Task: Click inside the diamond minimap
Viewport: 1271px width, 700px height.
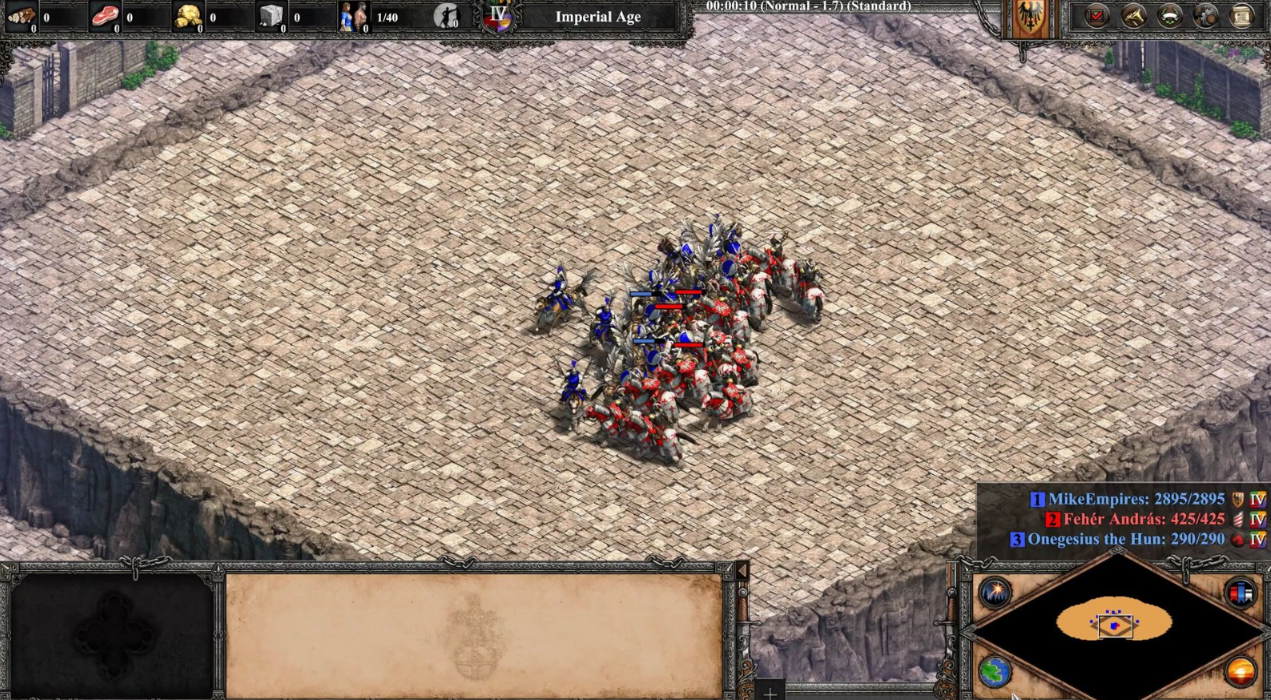Action: [x=1116, y=626]
